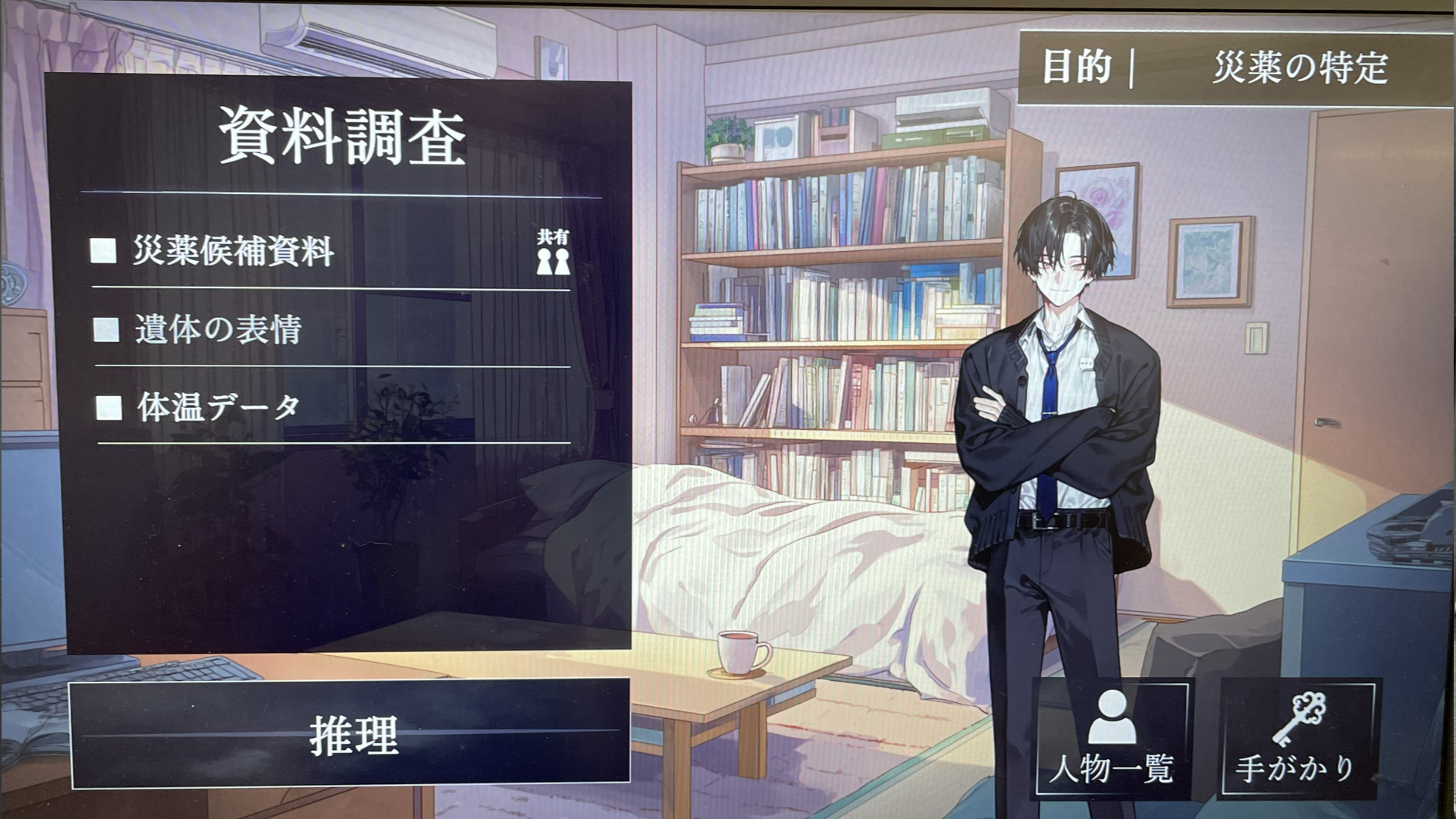Open the 人物一覧 character list
1456x819 pixels.
click(x=1112, y=738)
